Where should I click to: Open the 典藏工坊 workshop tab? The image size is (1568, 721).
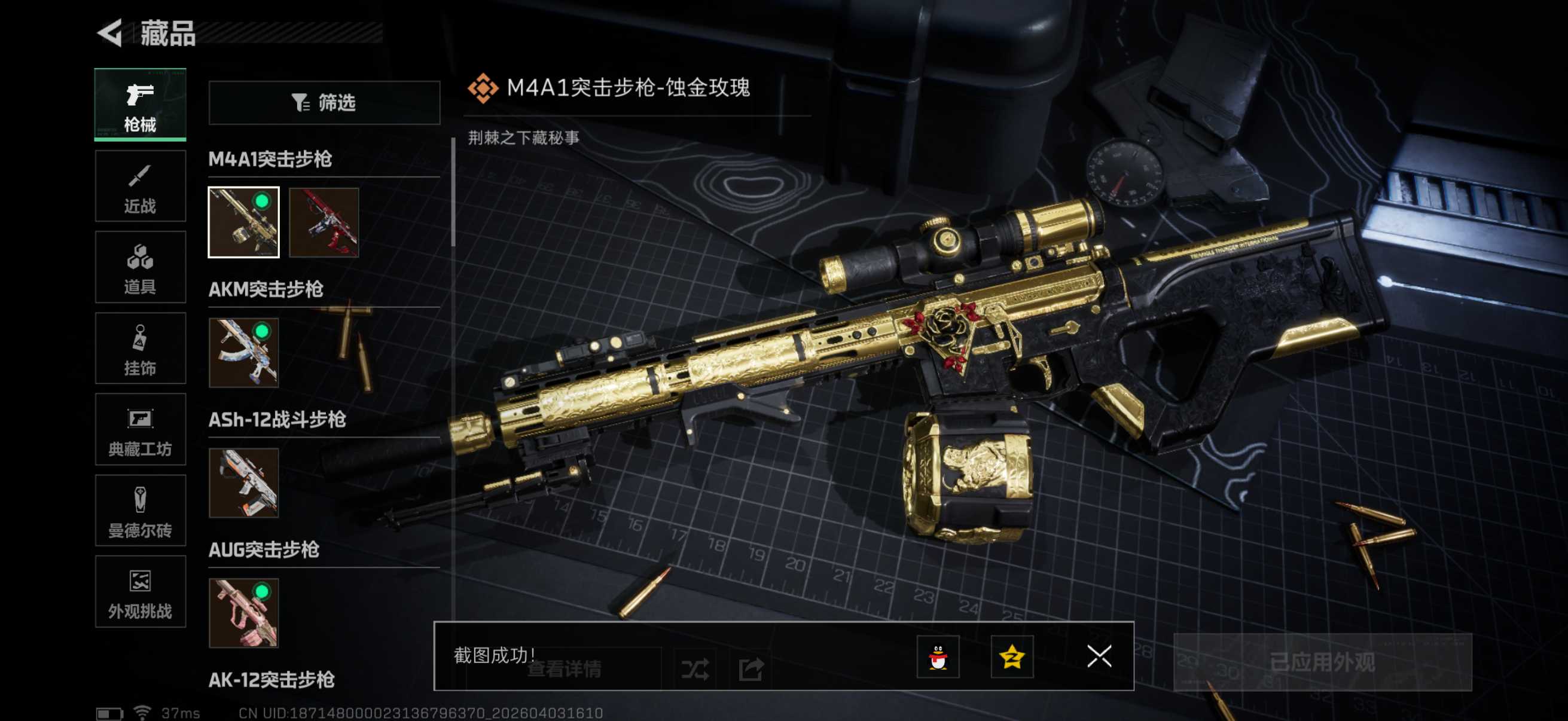[140, 430]
